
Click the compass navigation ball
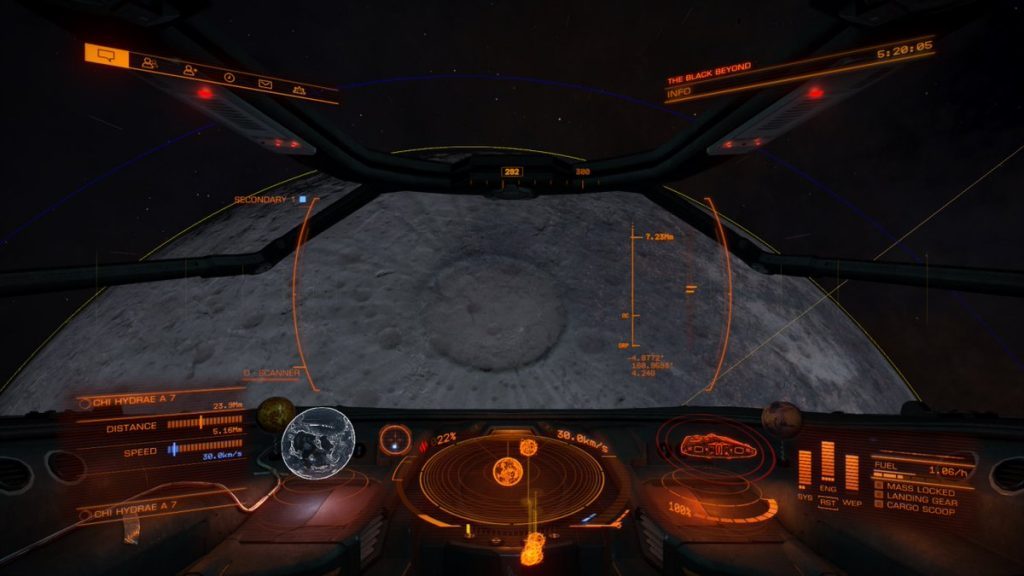pos(396,440)
